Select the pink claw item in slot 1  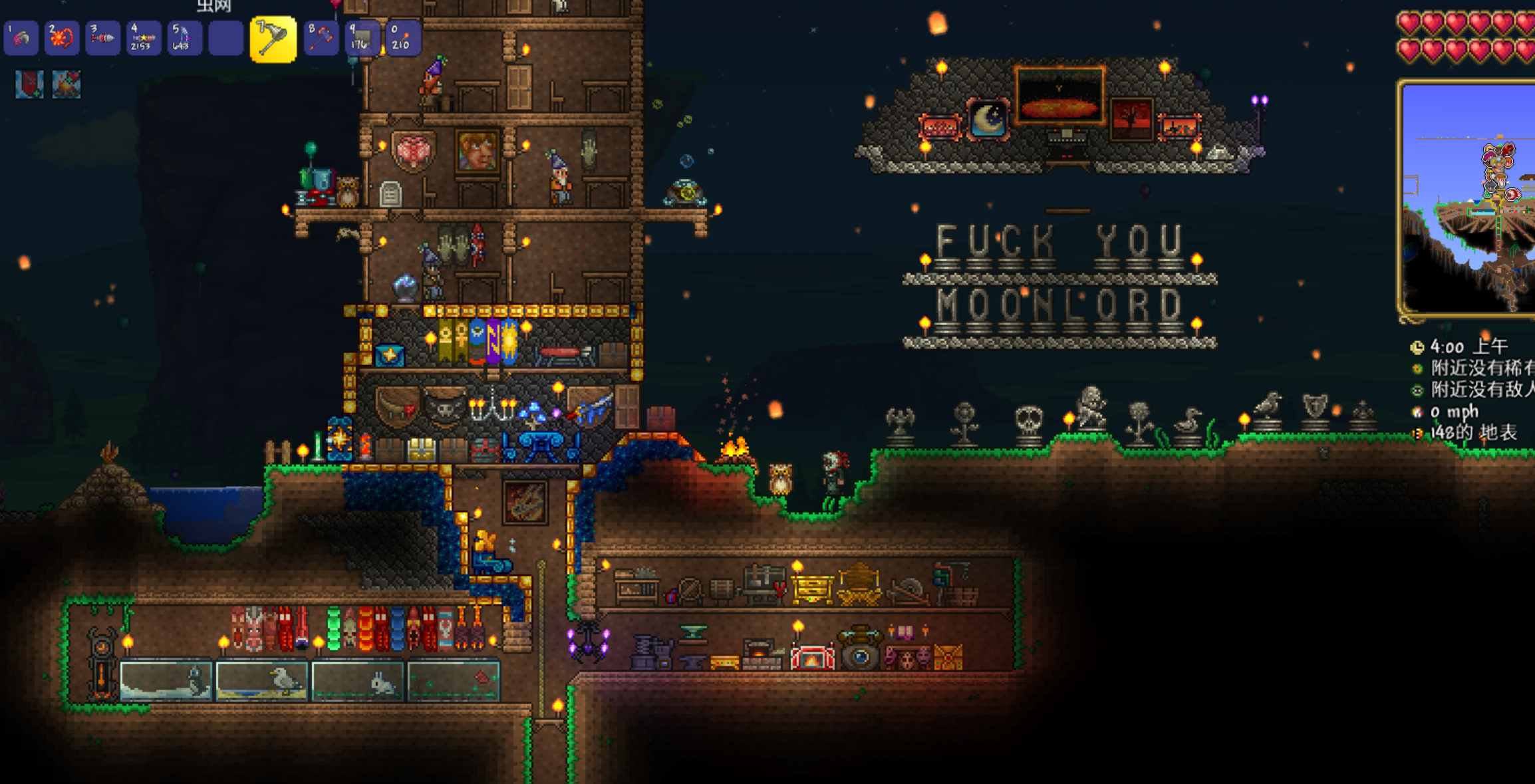21,38
